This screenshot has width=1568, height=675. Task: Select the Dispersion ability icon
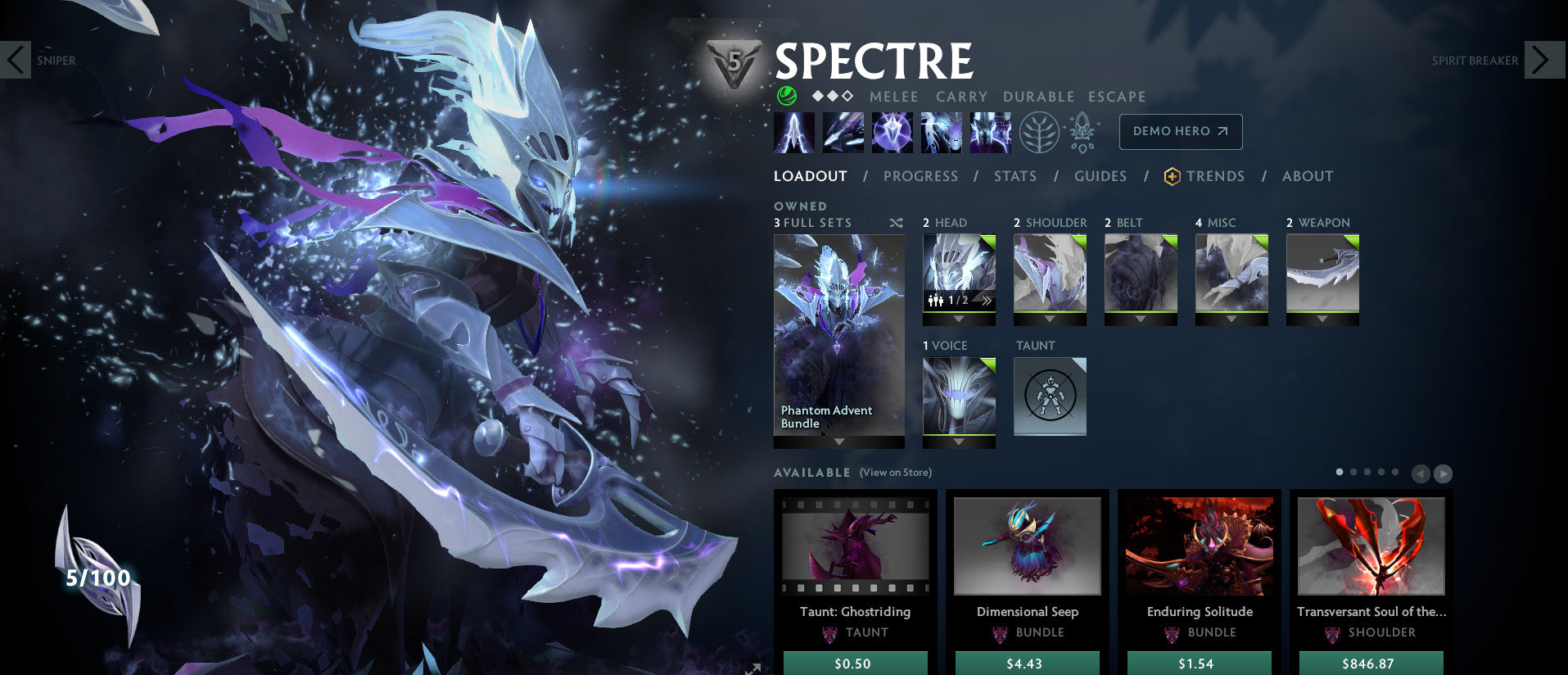tap(892, 131)
